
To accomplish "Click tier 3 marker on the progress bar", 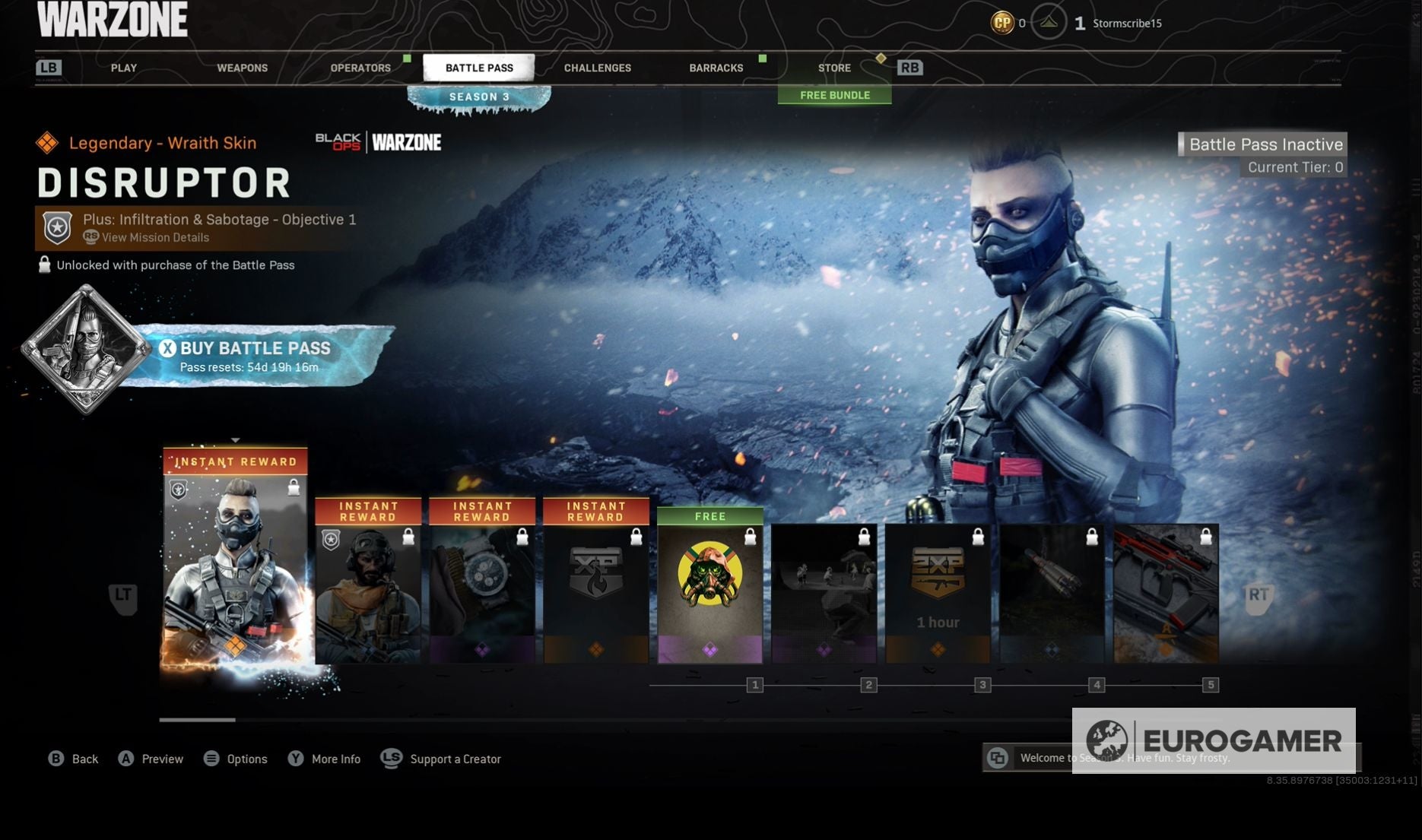I will [x=982, y=685].
